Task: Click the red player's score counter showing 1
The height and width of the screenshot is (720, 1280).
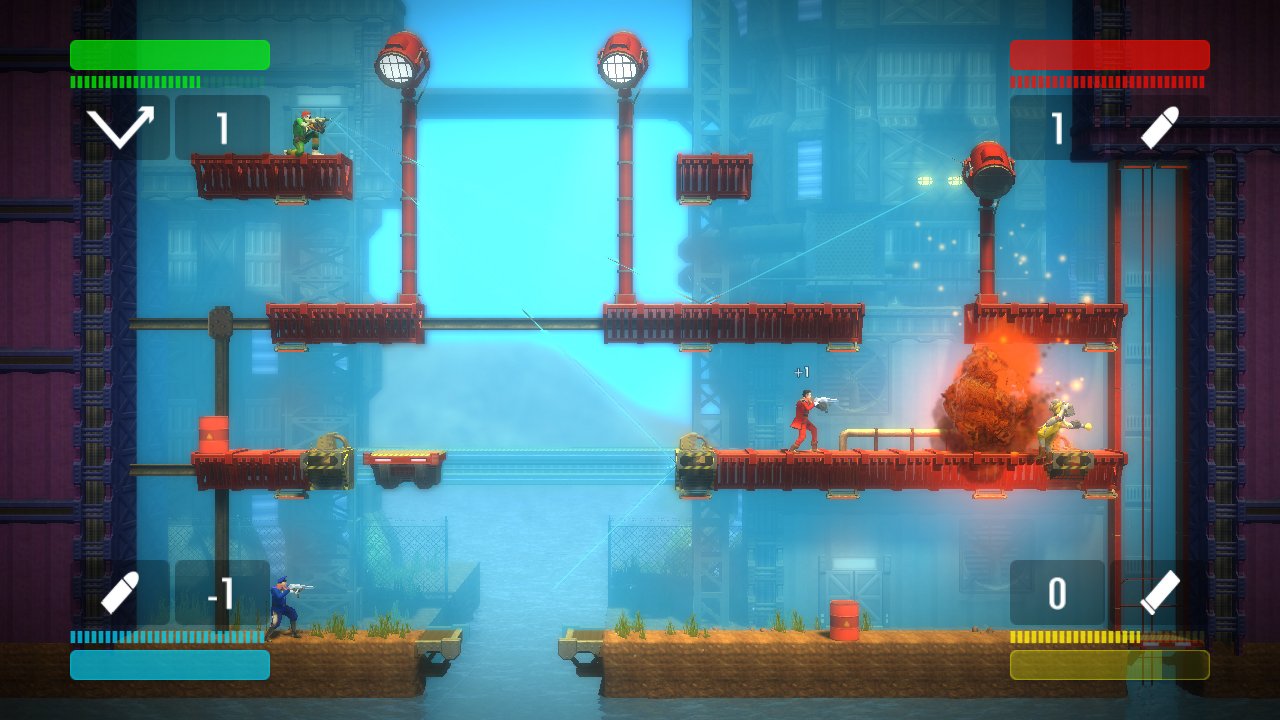Action: [x=1057, y=125]
